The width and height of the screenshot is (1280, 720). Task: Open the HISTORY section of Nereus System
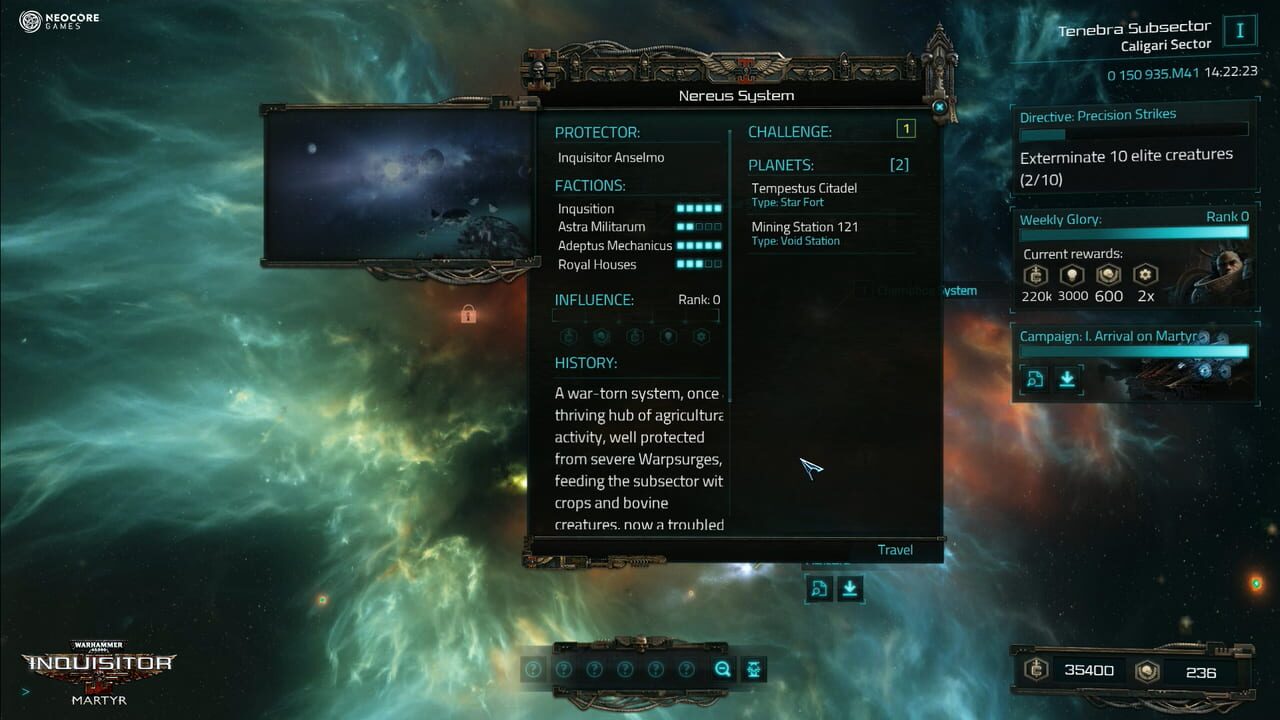585,362
